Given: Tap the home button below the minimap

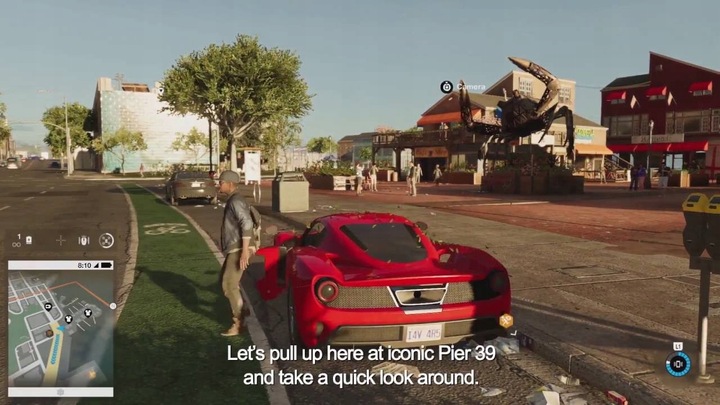Looking at the screenshot, I should coord(60,391).
